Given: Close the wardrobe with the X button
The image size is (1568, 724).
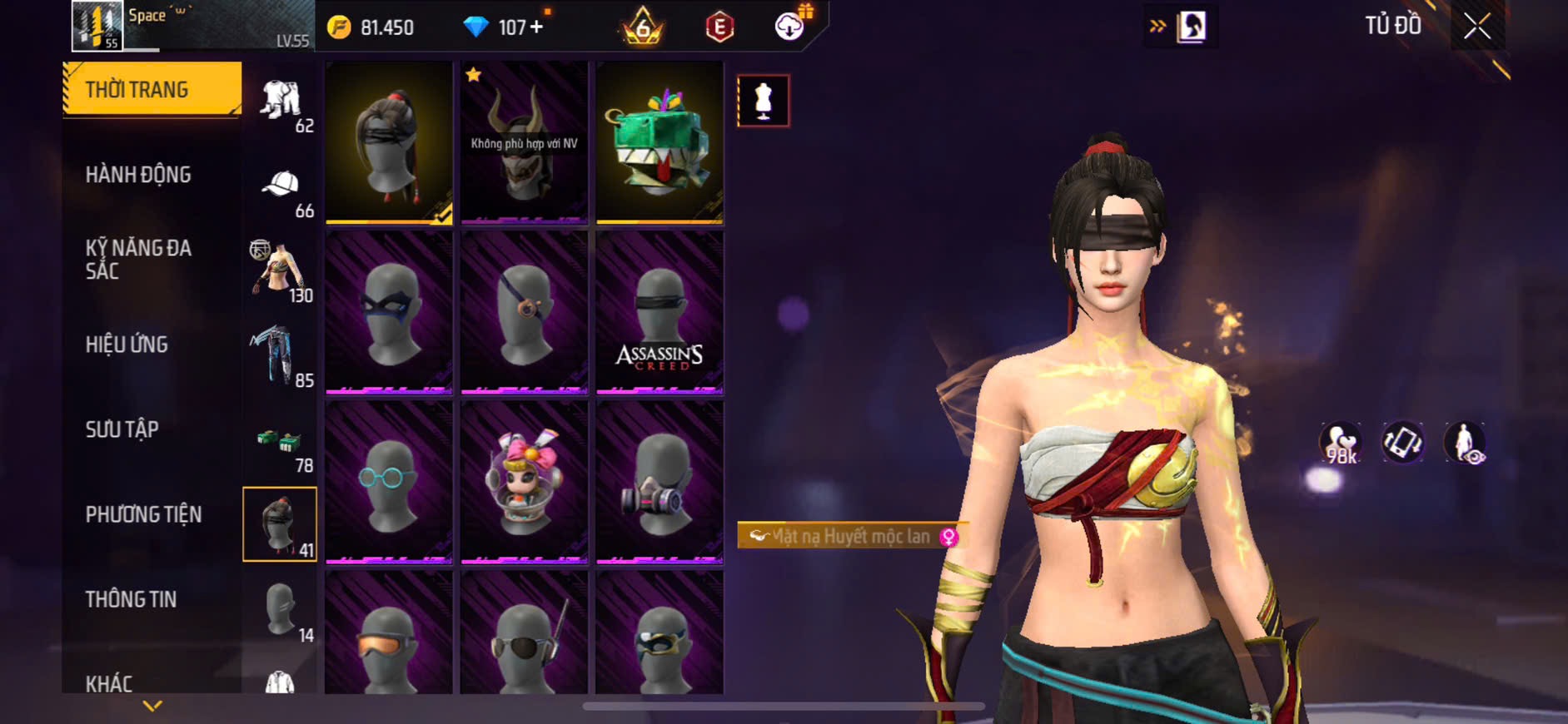Looking at the screenshot, I should pos(1477,27).
